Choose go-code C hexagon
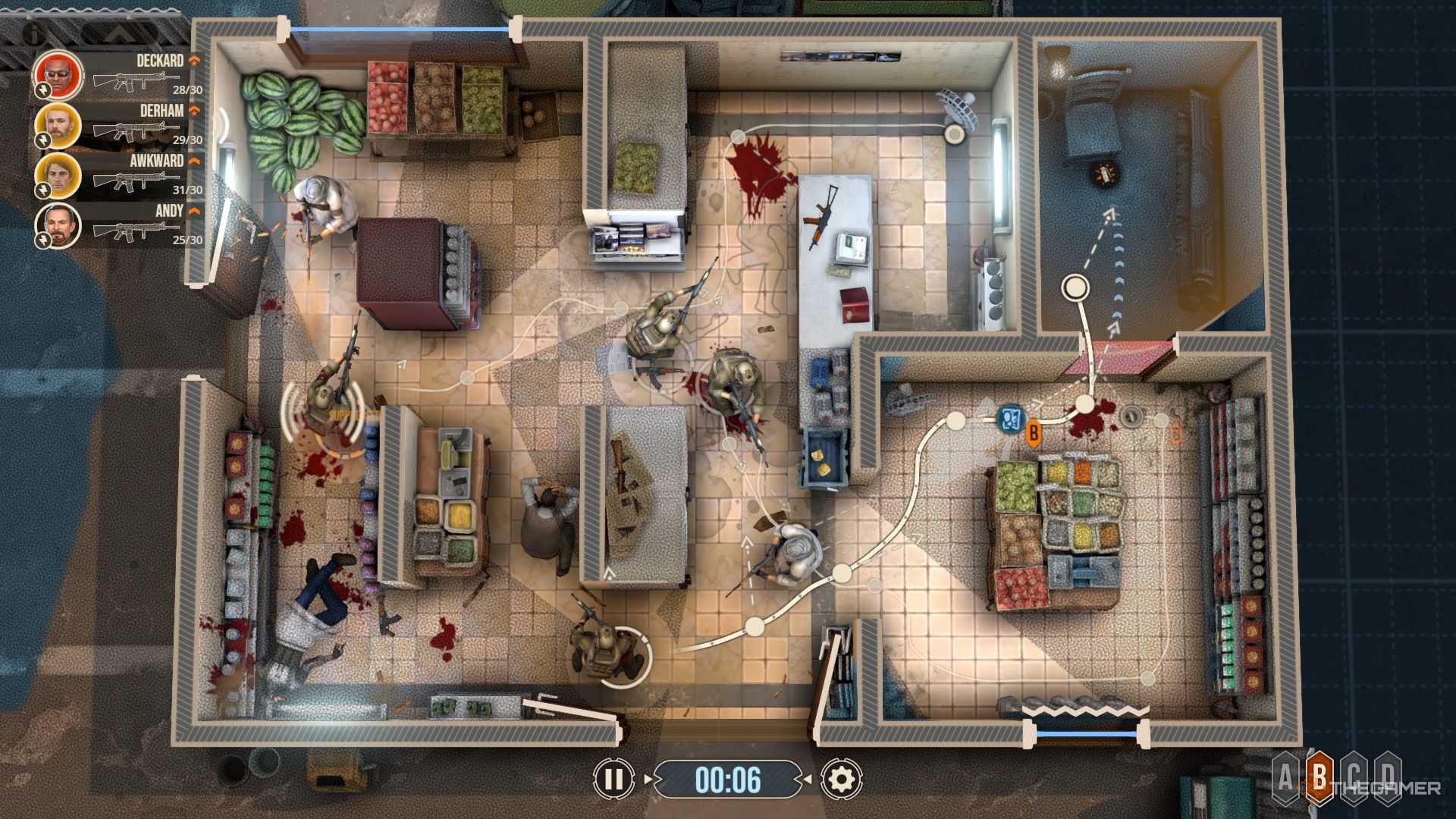The image size is (1456, 819). [x=1354, y=779]
